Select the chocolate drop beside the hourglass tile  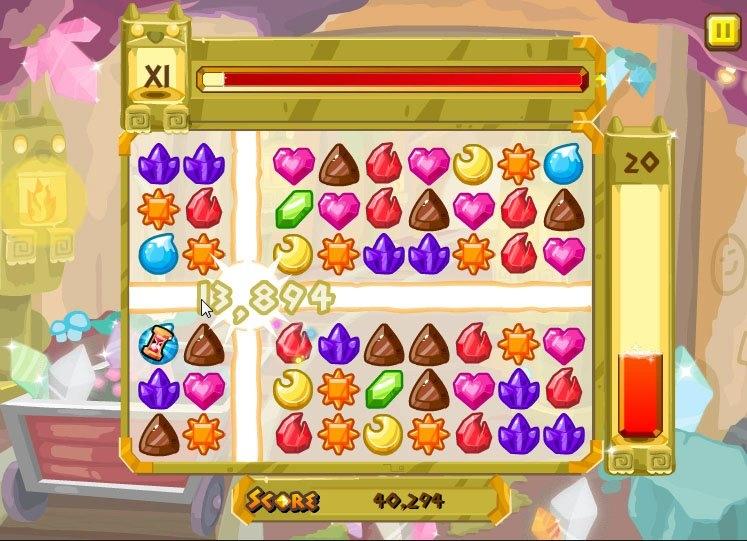[x=203, y=344]
